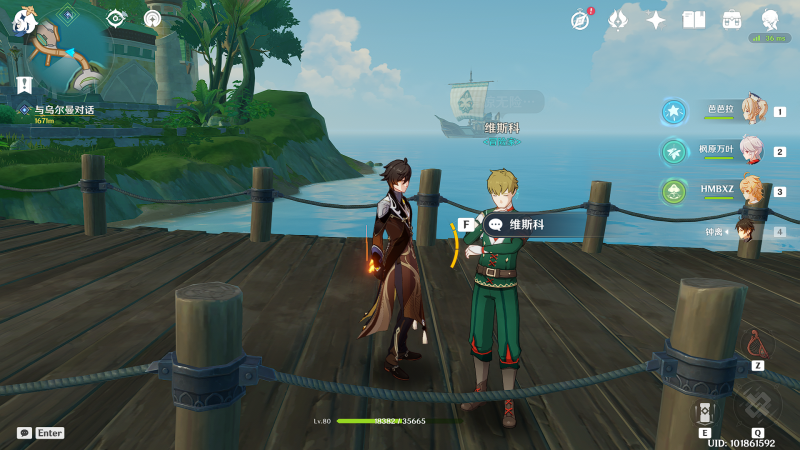
Task: Use the red harp gadget icon
Action: pos(757,344)
